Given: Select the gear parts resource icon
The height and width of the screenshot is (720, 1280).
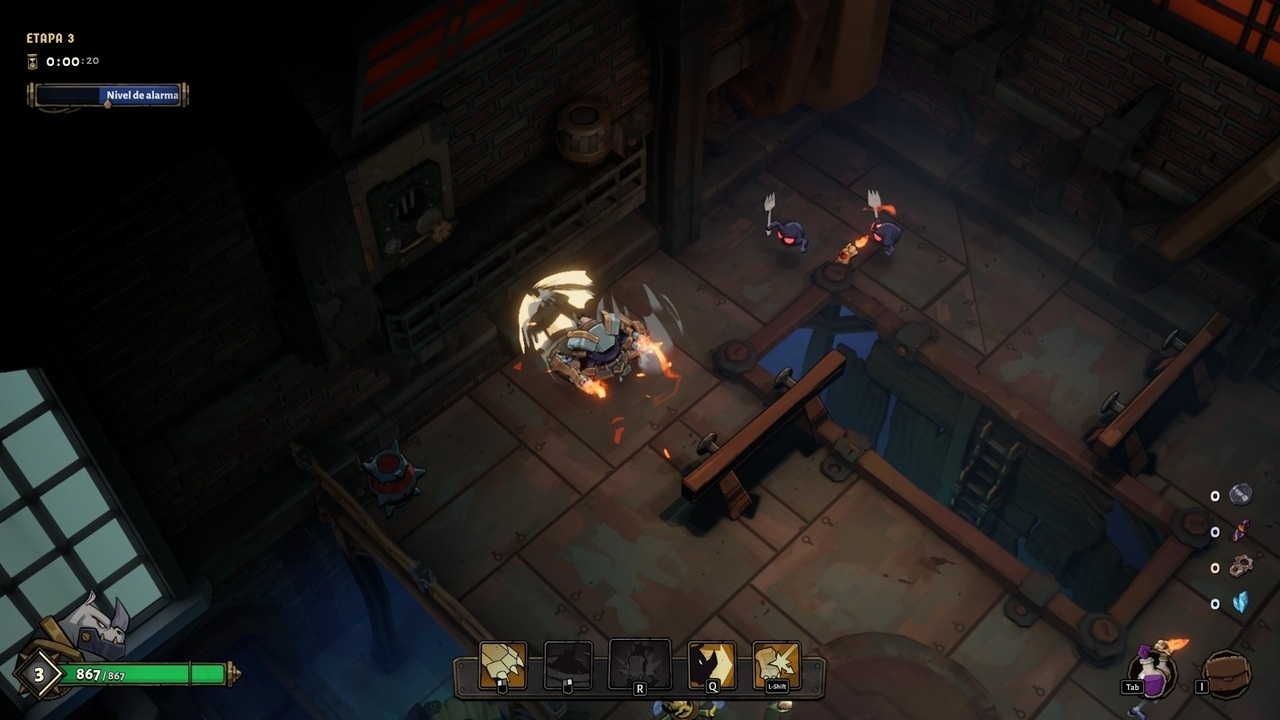Looking at the screenshot, I should click(x=1241, y=566).
